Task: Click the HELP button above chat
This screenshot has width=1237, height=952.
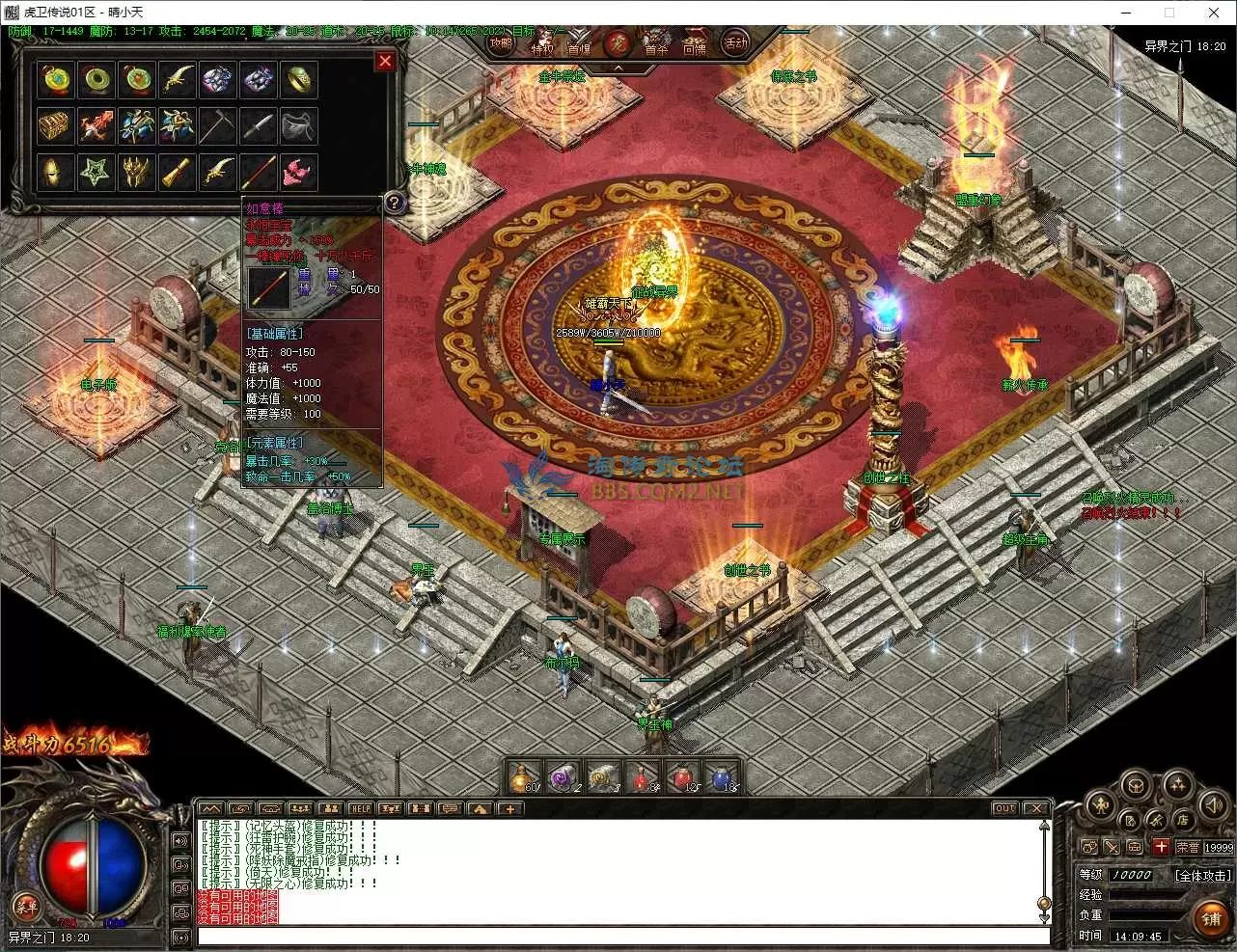Action: tap(361, 808)
